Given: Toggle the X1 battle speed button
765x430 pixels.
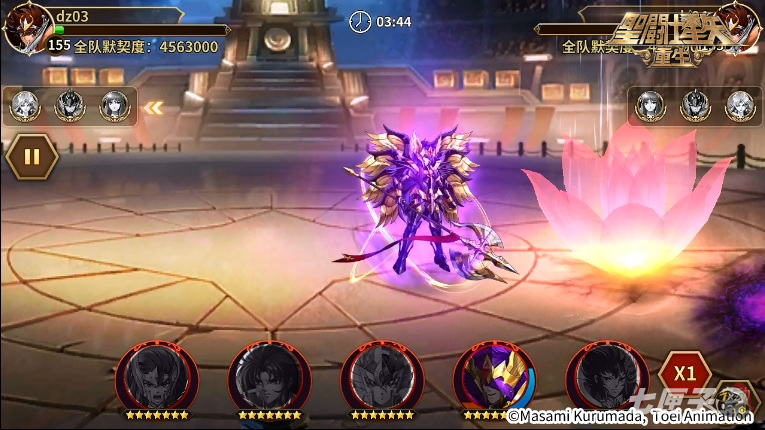Looking at the screenshot, I should (684, 373).
